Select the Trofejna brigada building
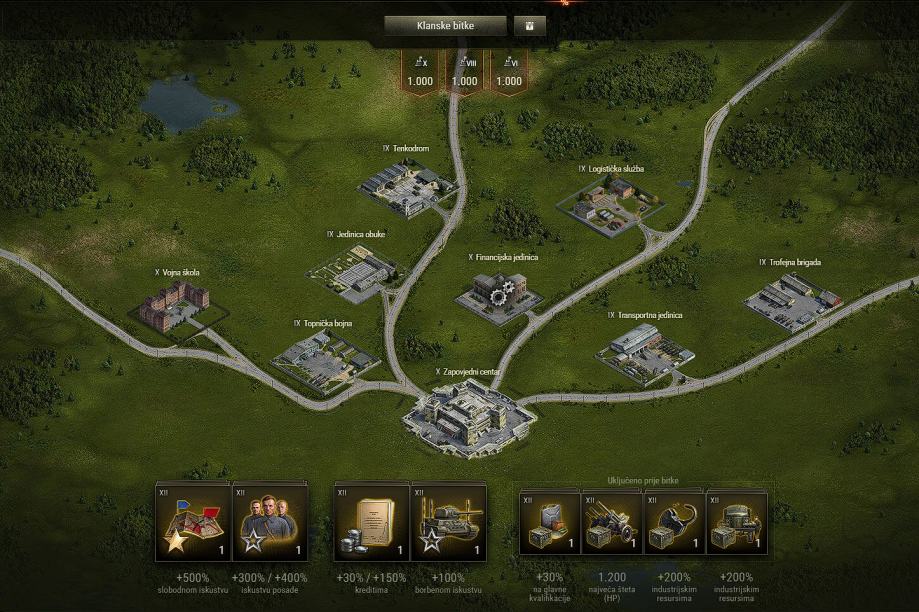The width and height of the screenshot is (919, 612). coord(791,299)
